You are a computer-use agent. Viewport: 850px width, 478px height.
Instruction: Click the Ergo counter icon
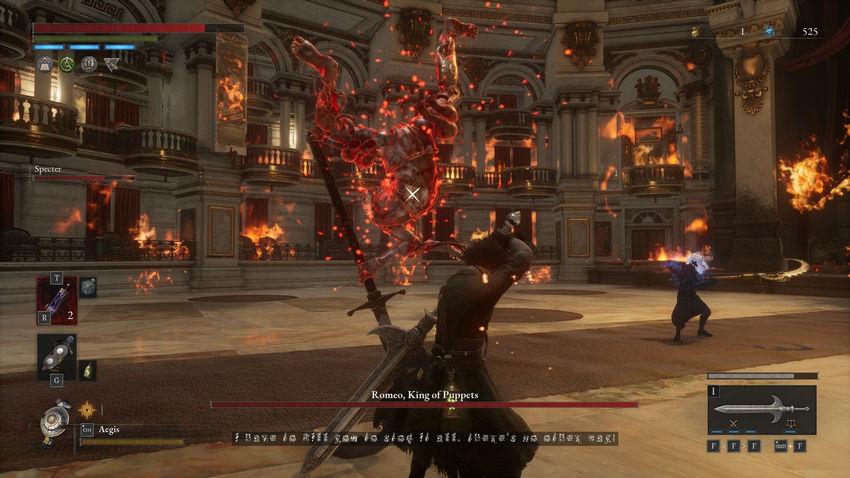coord(769,32)
